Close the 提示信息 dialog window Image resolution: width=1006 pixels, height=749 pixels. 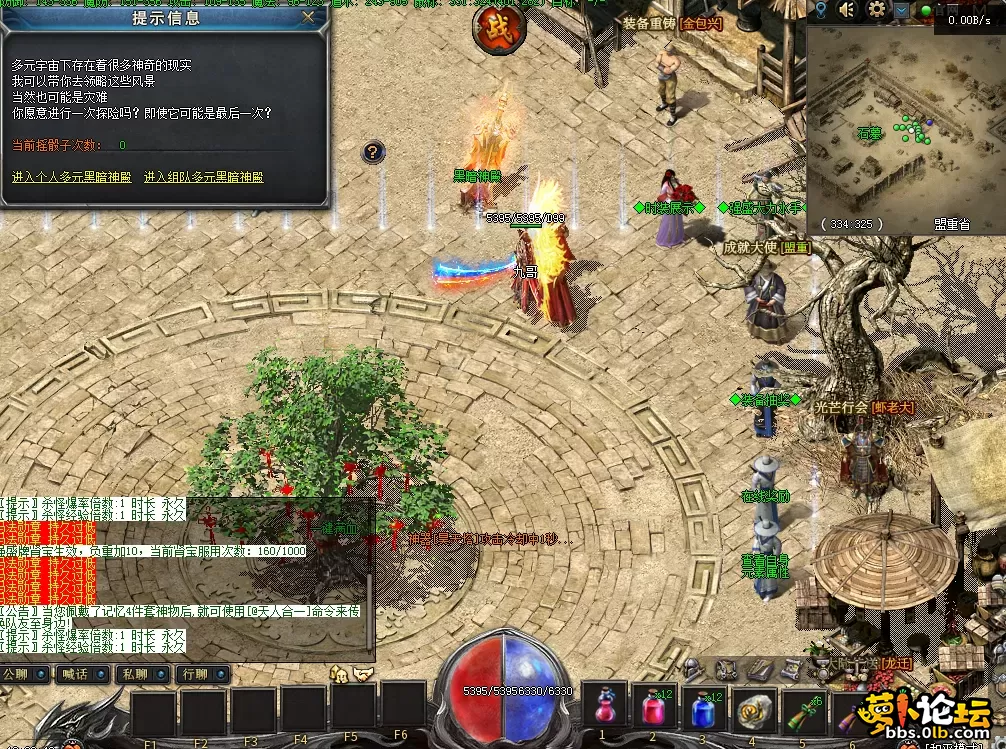point(308,17)
